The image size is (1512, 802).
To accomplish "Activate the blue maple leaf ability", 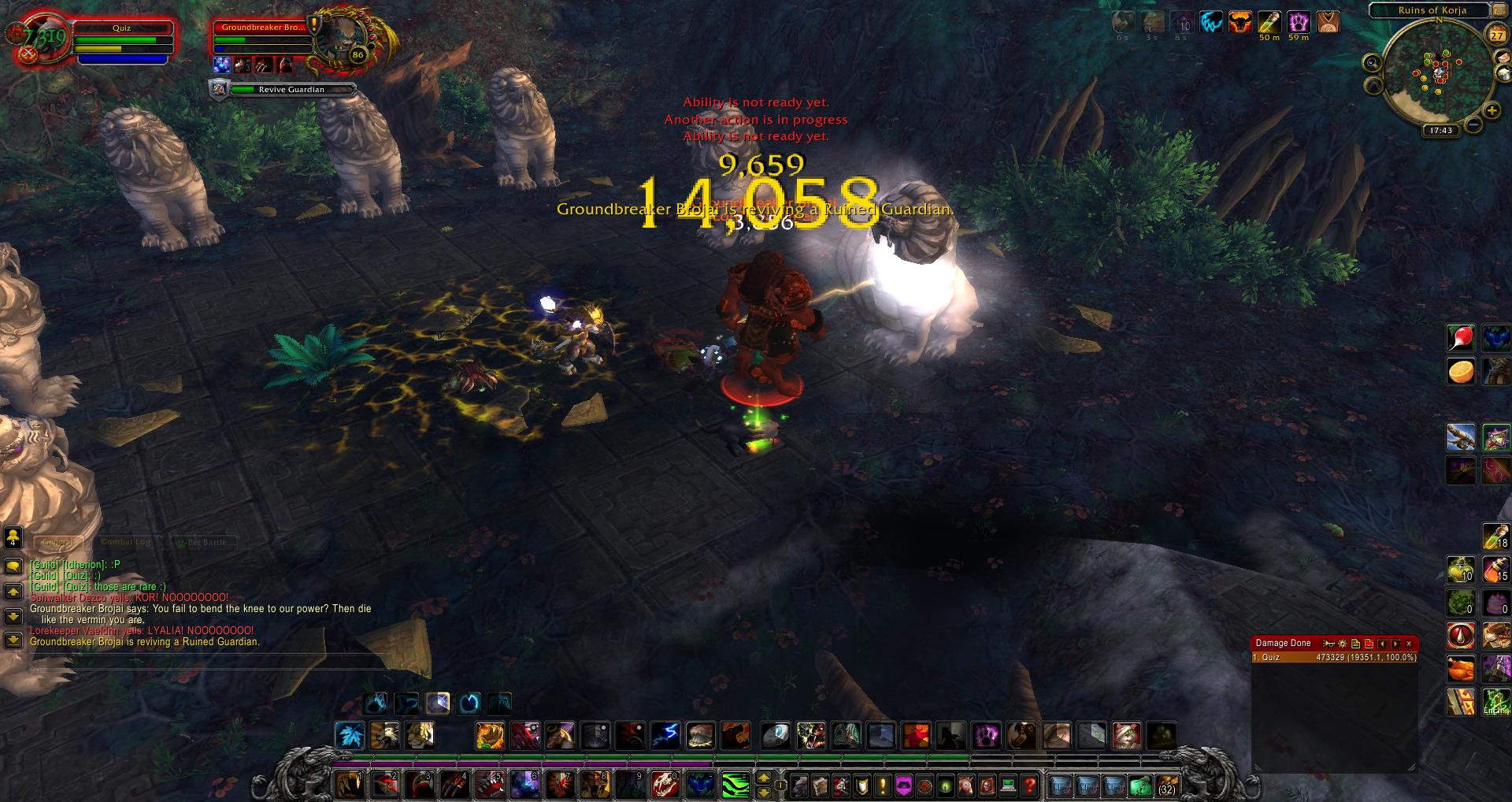I will pyautogui.click(x=350, y=736).
